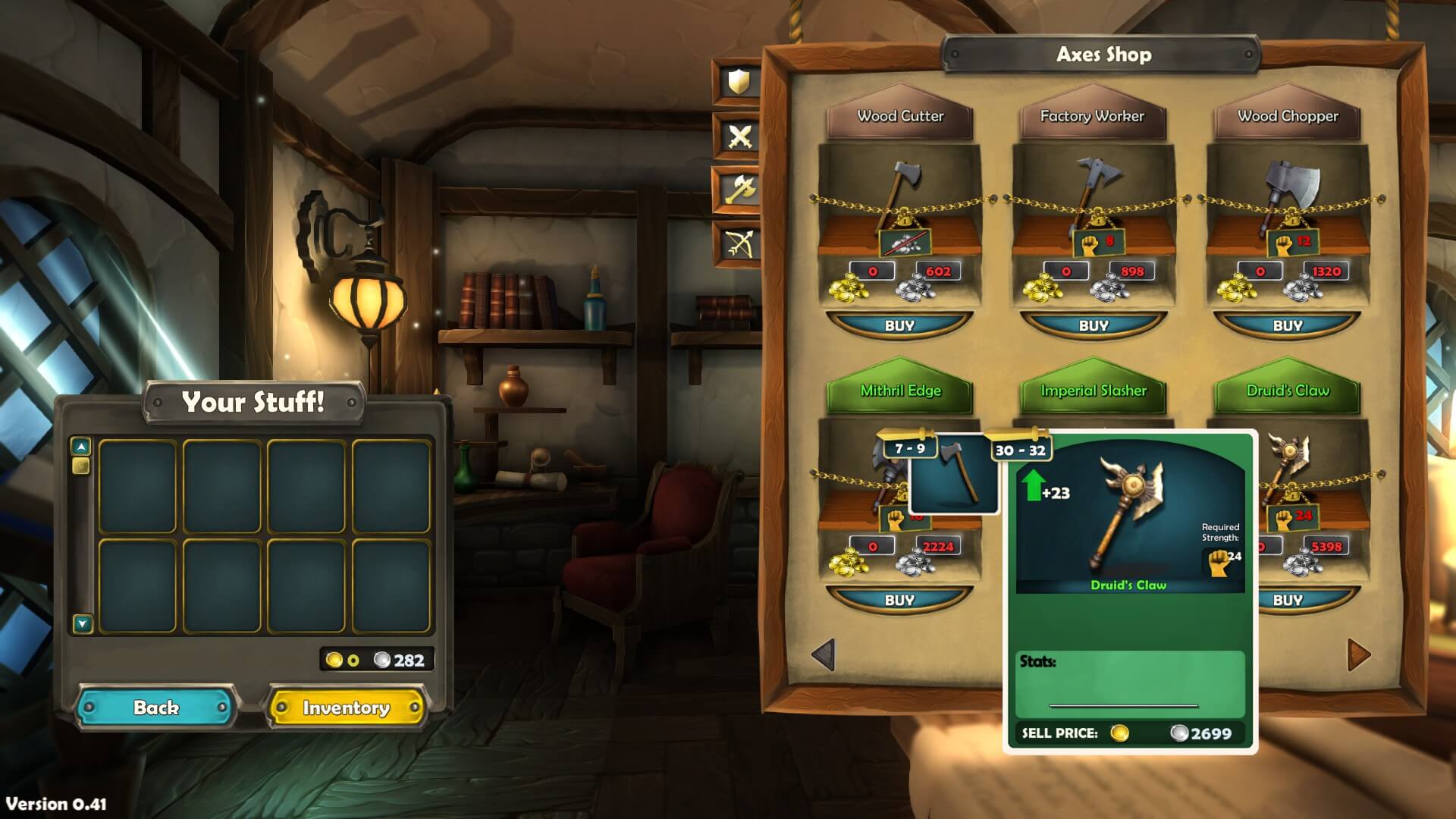The width and height of the screenshot is (1456, 819).
Task: Buy the Wood Chopper axe
Action: 1288,325
